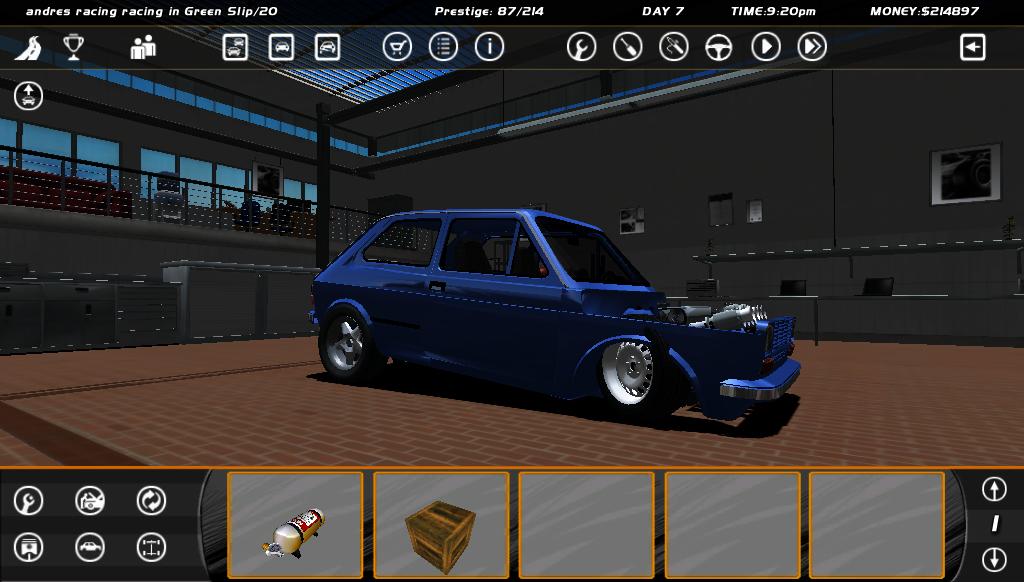The width and height of the screenshot is (1024, 582).
Task: Select the wrench tool in the top bar
Action: [581, 47]
